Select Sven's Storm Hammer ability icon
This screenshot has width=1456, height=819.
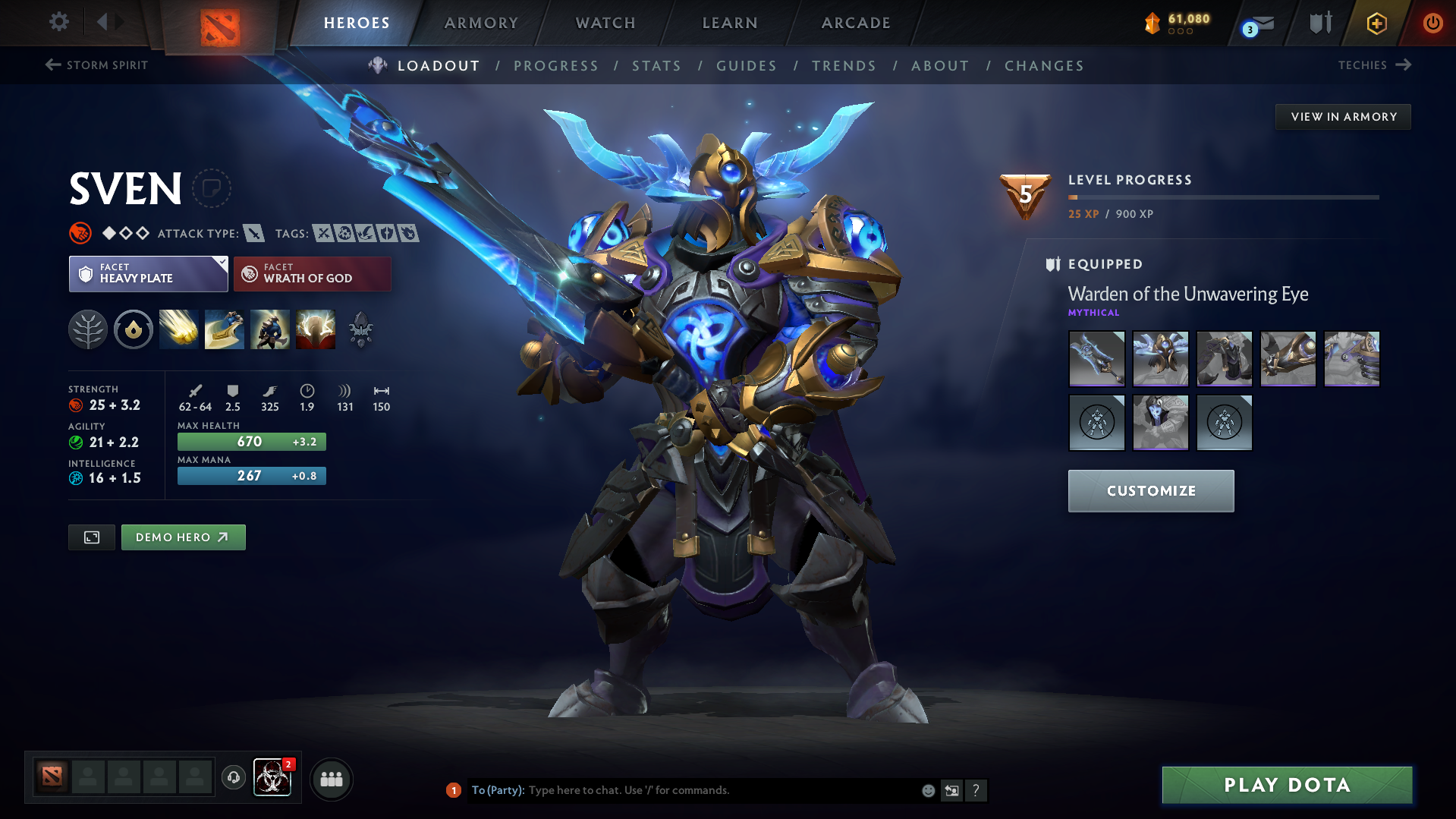(x=179, y=329)
